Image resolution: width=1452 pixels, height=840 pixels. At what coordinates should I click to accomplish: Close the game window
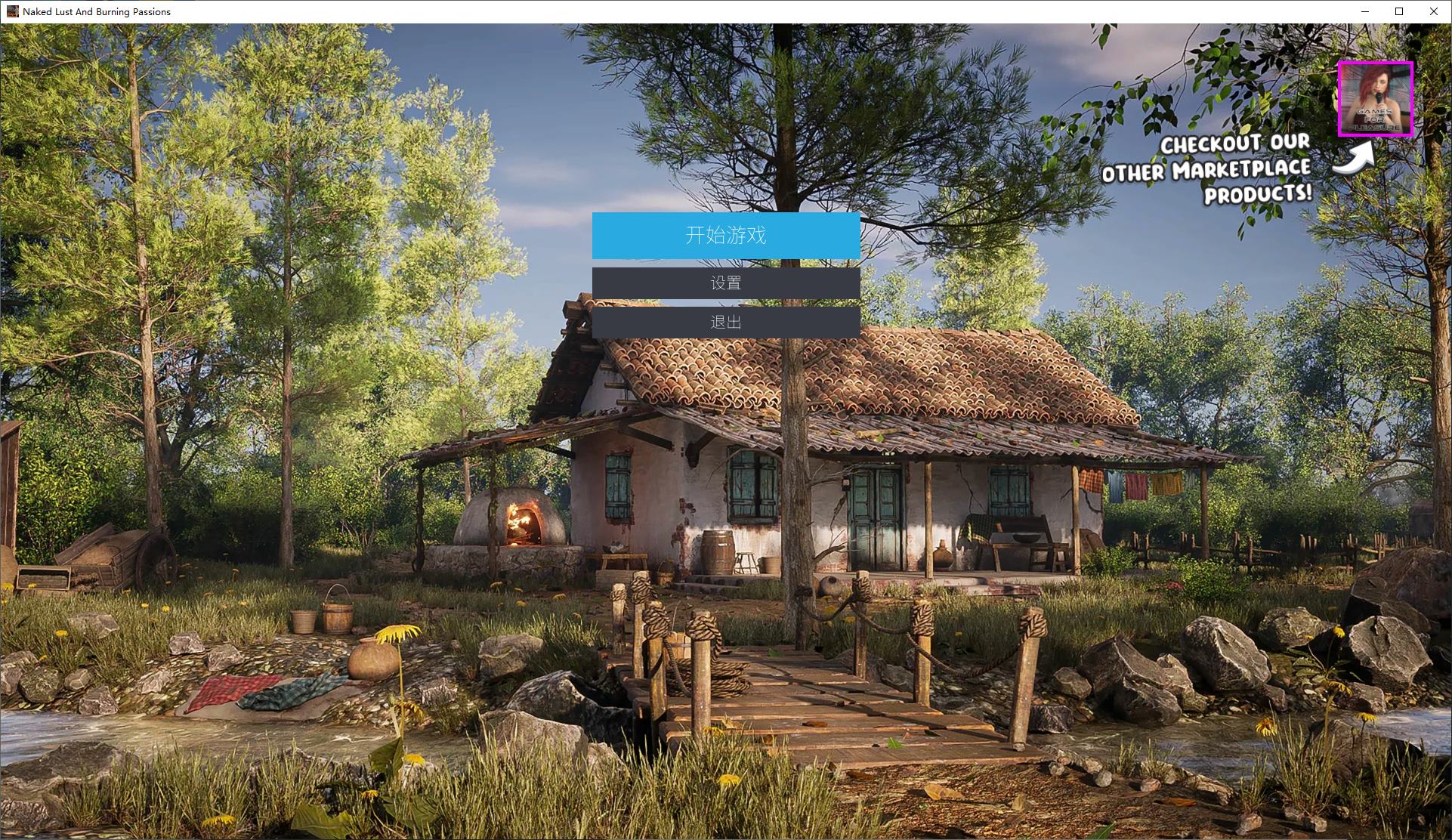point(1433,11)
